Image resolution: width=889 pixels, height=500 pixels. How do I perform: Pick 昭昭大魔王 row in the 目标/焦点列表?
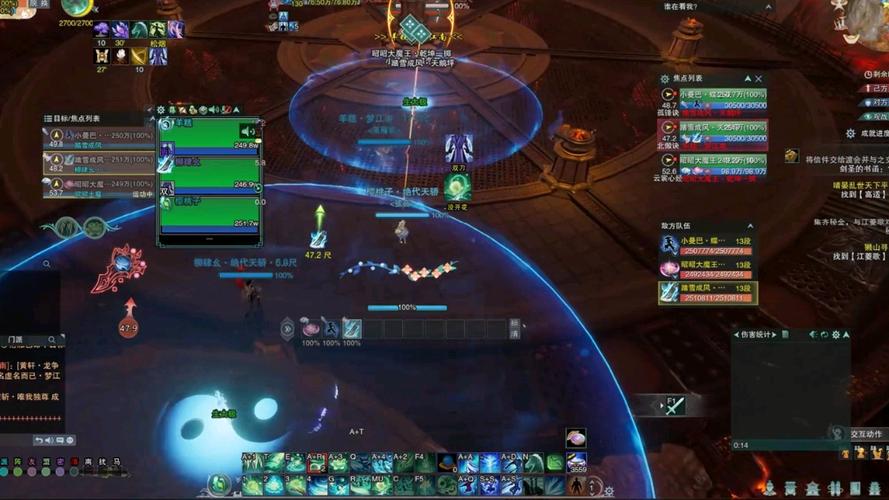coord(100,187)
